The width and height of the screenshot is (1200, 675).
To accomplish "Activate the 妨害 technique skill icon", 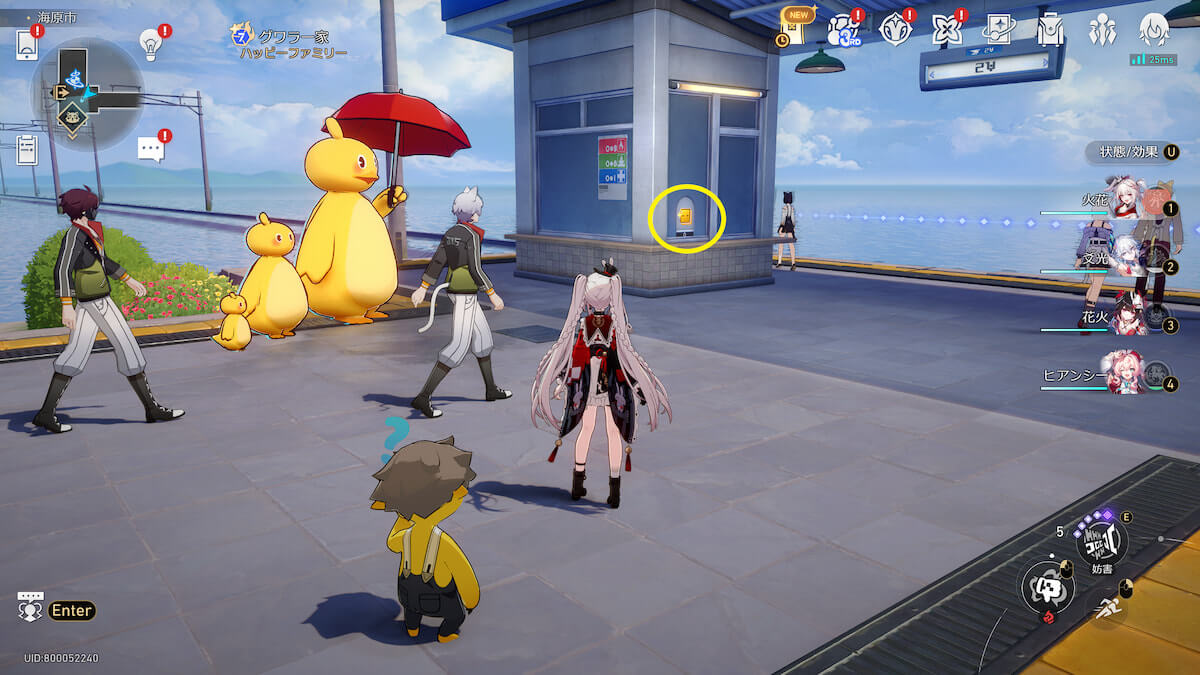I will [1101, 541].
